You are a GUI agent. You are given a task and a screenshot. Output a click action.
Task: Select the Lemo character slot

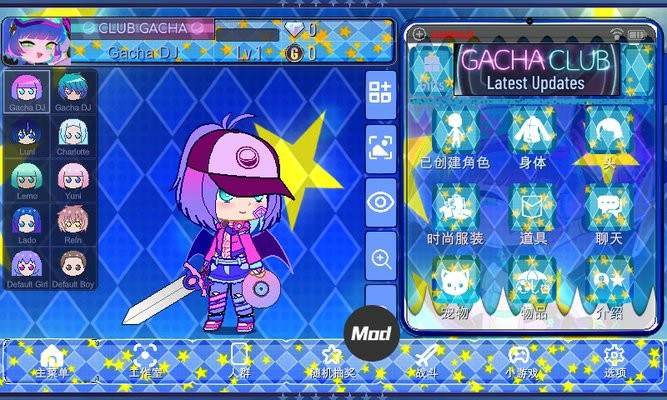(27, 178)
